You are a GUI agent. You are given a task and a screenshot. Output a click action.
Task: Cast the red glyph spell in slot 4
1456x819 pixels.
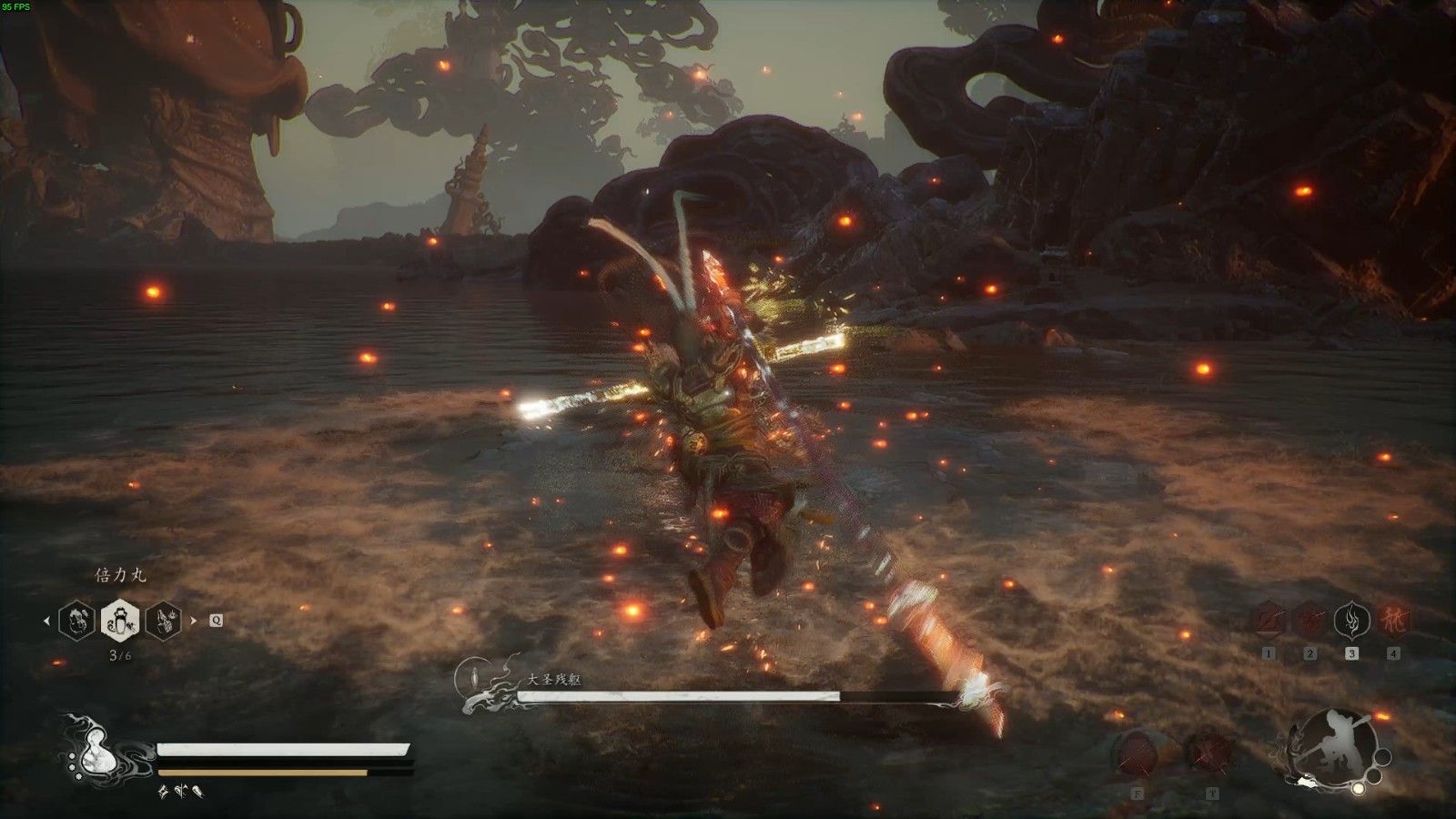click(x=1392, y=621)
